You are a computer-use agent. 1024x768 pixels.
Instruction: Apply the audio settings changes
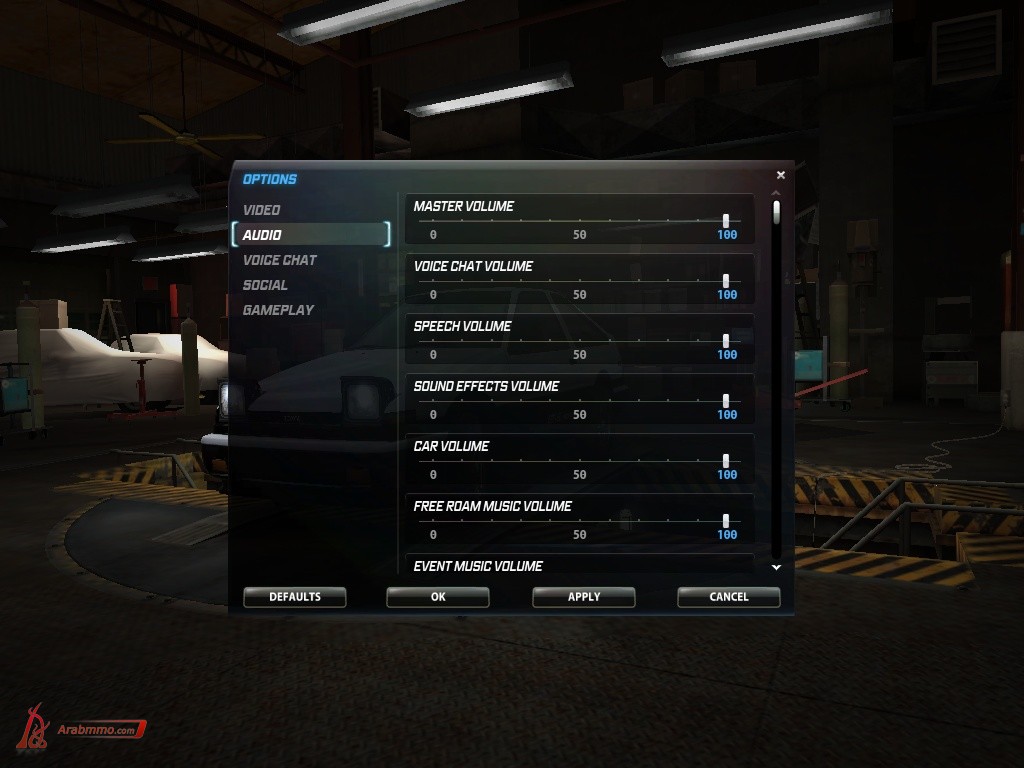[x=584, y=597]
